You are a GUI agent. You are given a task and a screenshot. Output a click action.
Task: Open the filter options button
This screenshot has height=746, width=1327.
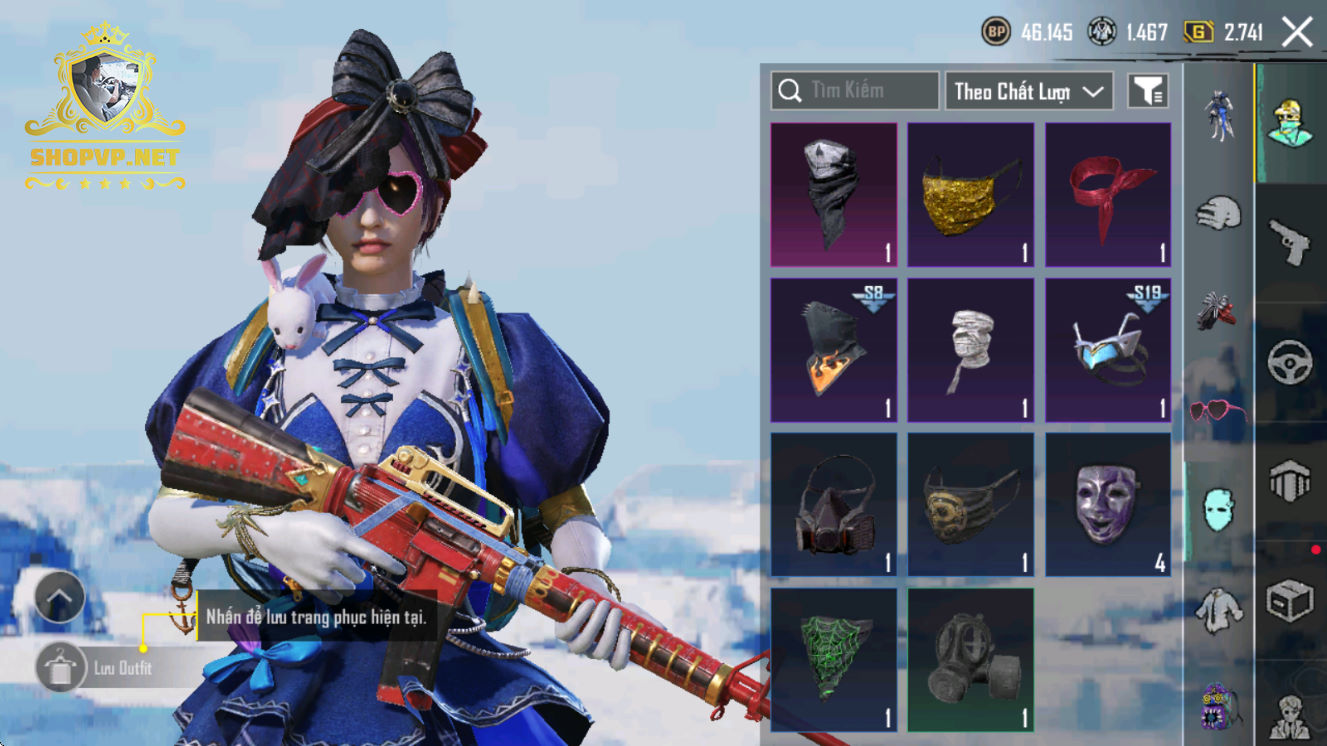[1148, 91]
